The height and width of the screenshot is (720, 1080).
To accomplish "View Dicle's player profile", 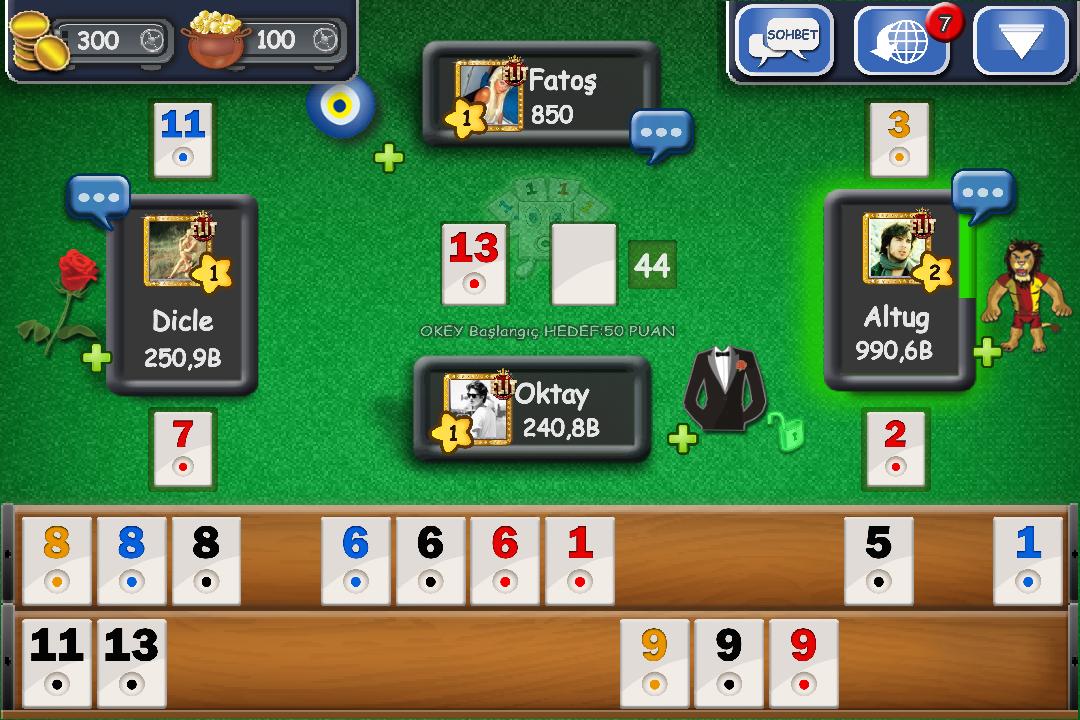I will [182, 293].
